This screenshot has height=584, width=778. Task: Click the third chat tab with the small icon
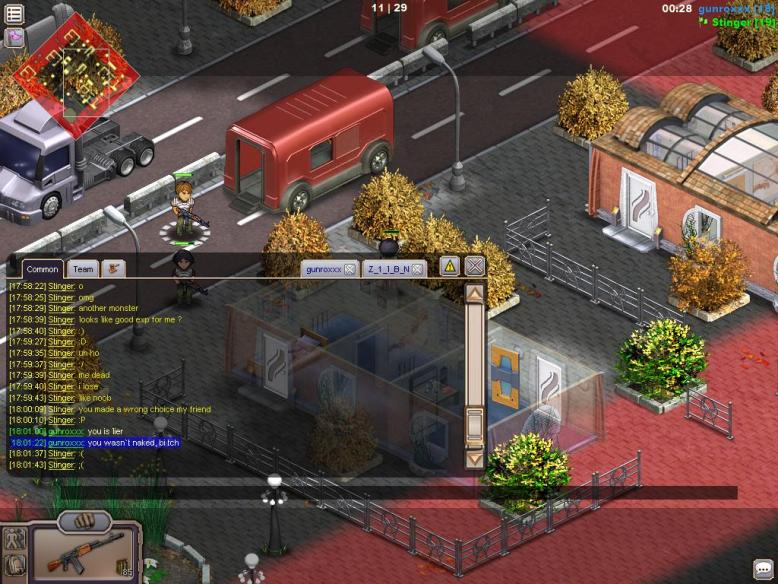[x=114, y=269]
